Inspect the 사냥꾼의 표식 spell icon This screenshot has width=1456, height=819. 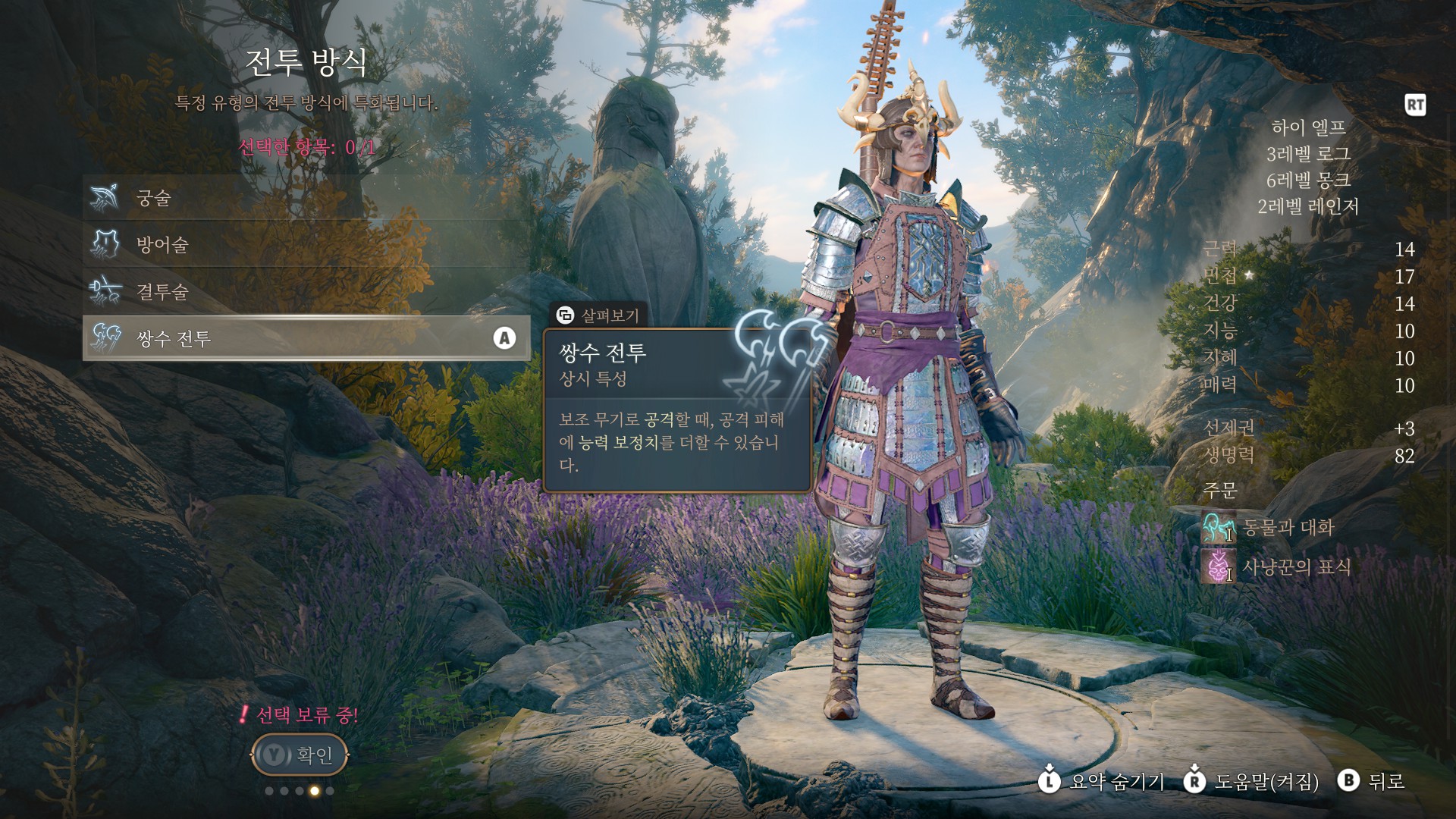[x=1218, y=566]
